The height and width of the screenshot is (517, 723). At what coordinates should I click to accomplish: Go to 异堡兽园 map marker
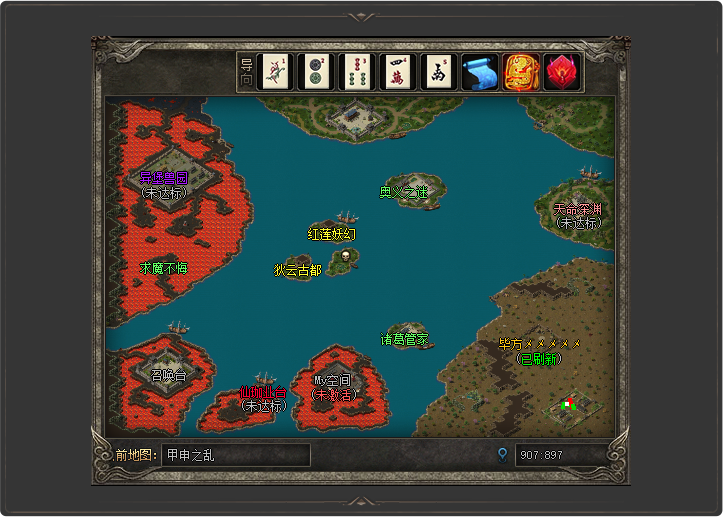pos(164,178)
